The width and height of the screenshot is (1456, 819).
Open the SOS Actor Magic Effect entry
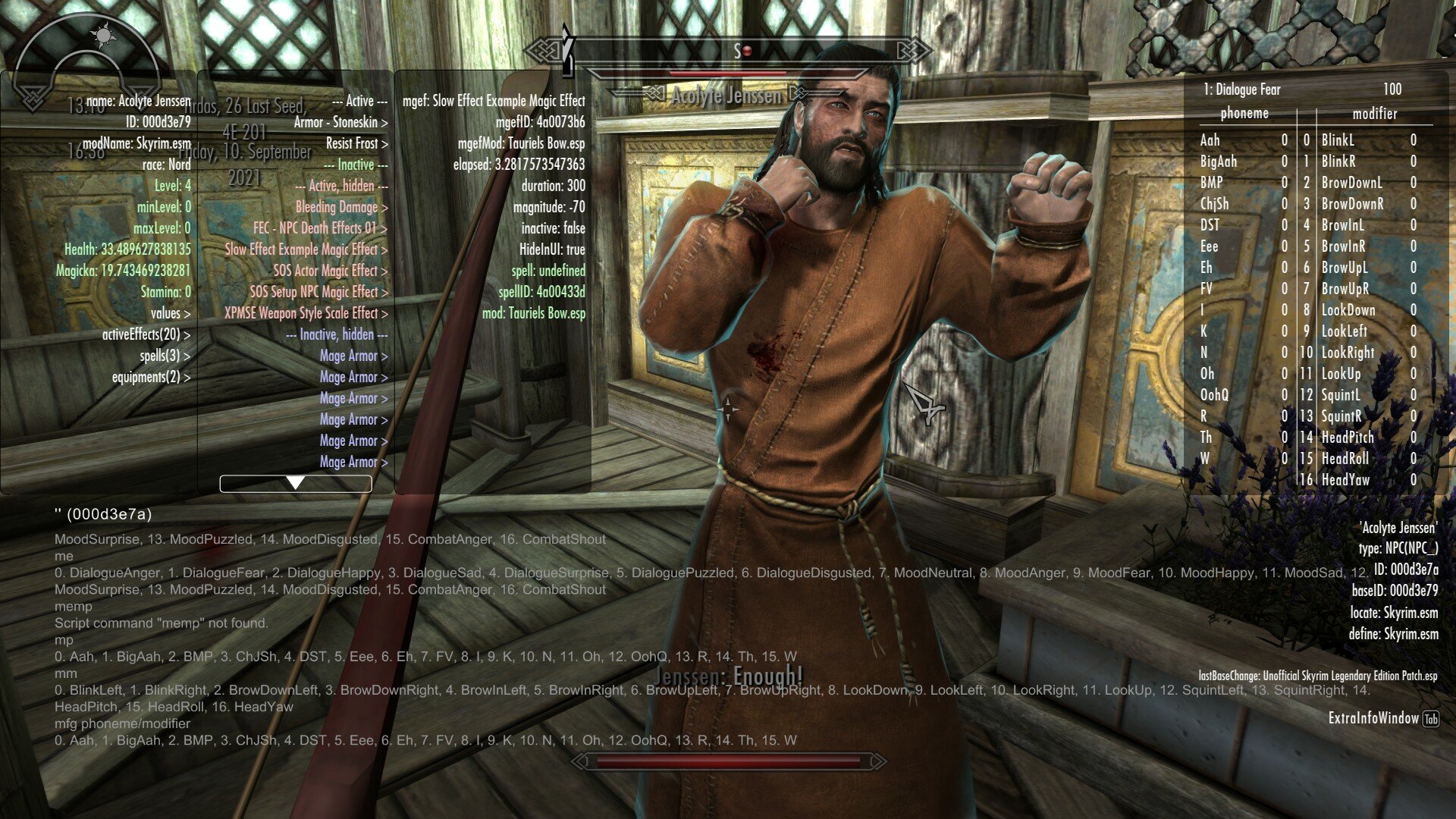[329, 271]
